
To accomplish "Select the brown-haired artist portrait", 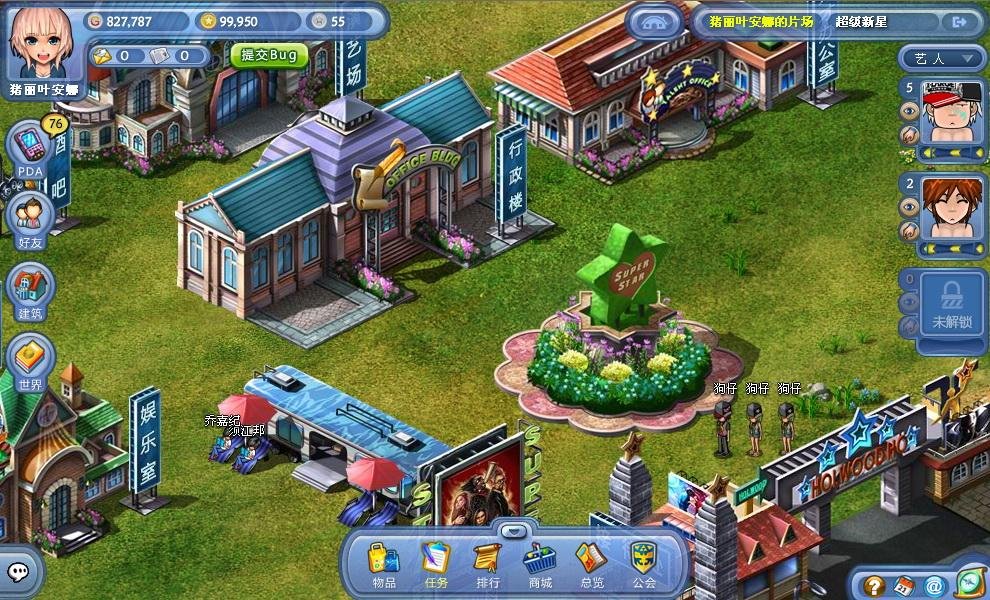I will point(951,207).
